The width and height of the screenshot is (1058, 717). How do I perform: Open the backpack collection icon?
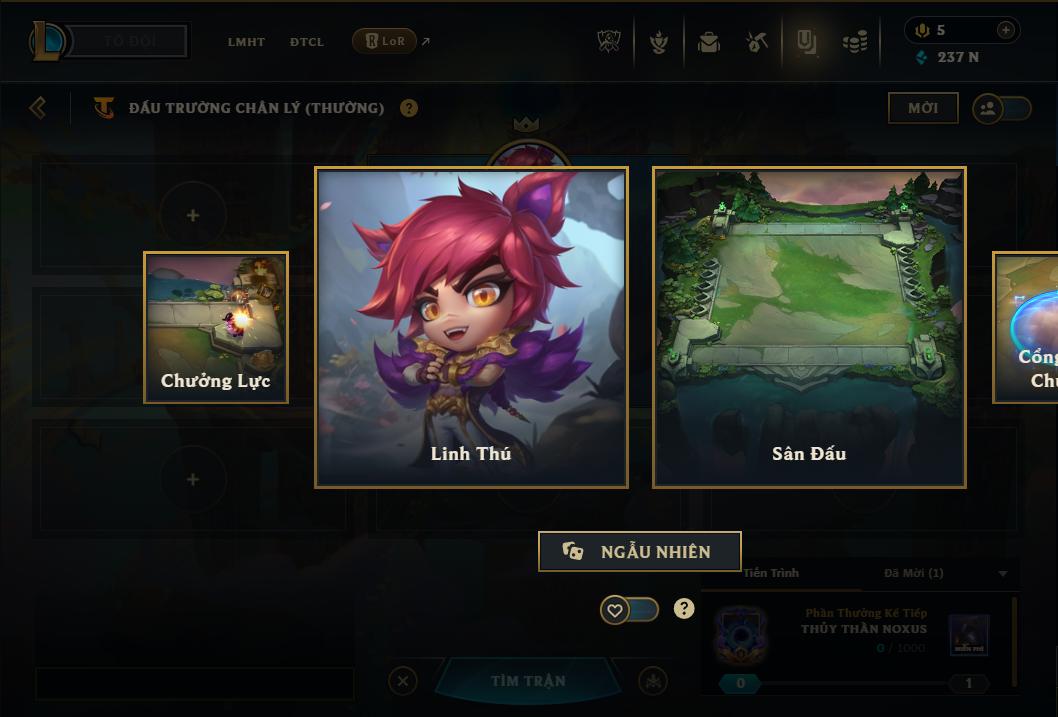point(709,42)
